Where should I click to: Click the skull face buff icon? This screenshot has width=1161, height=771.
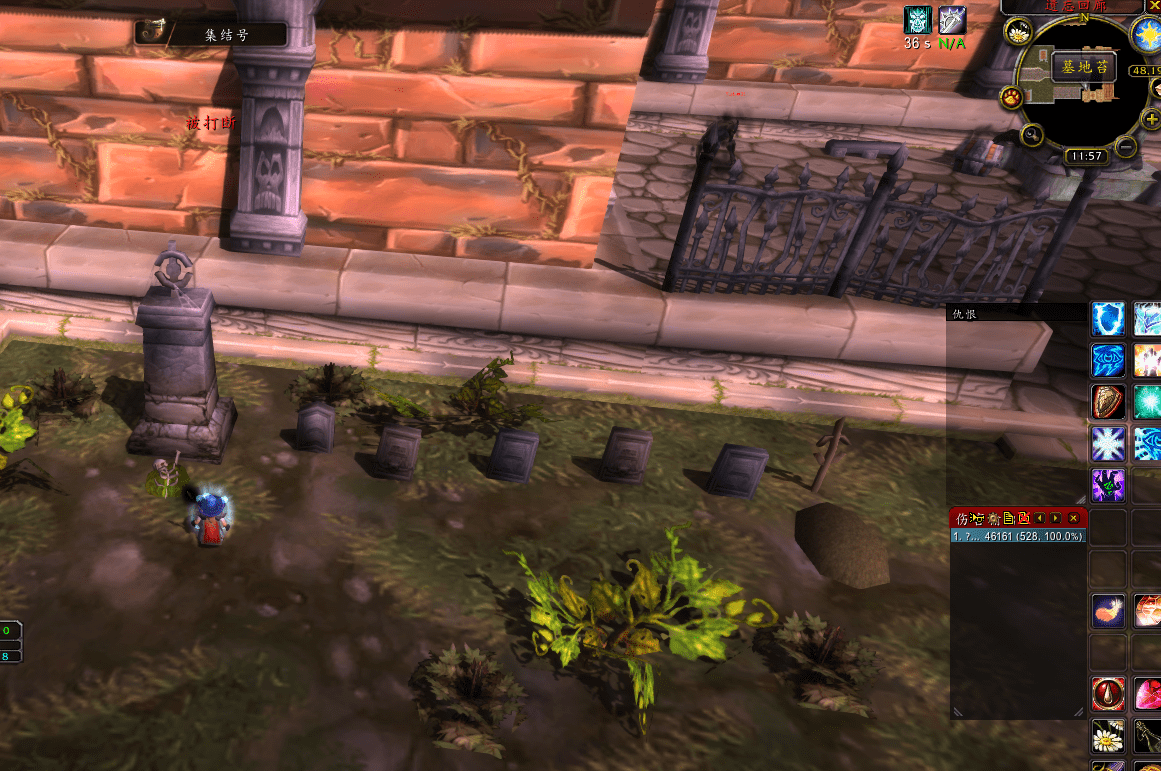point(918,20)
